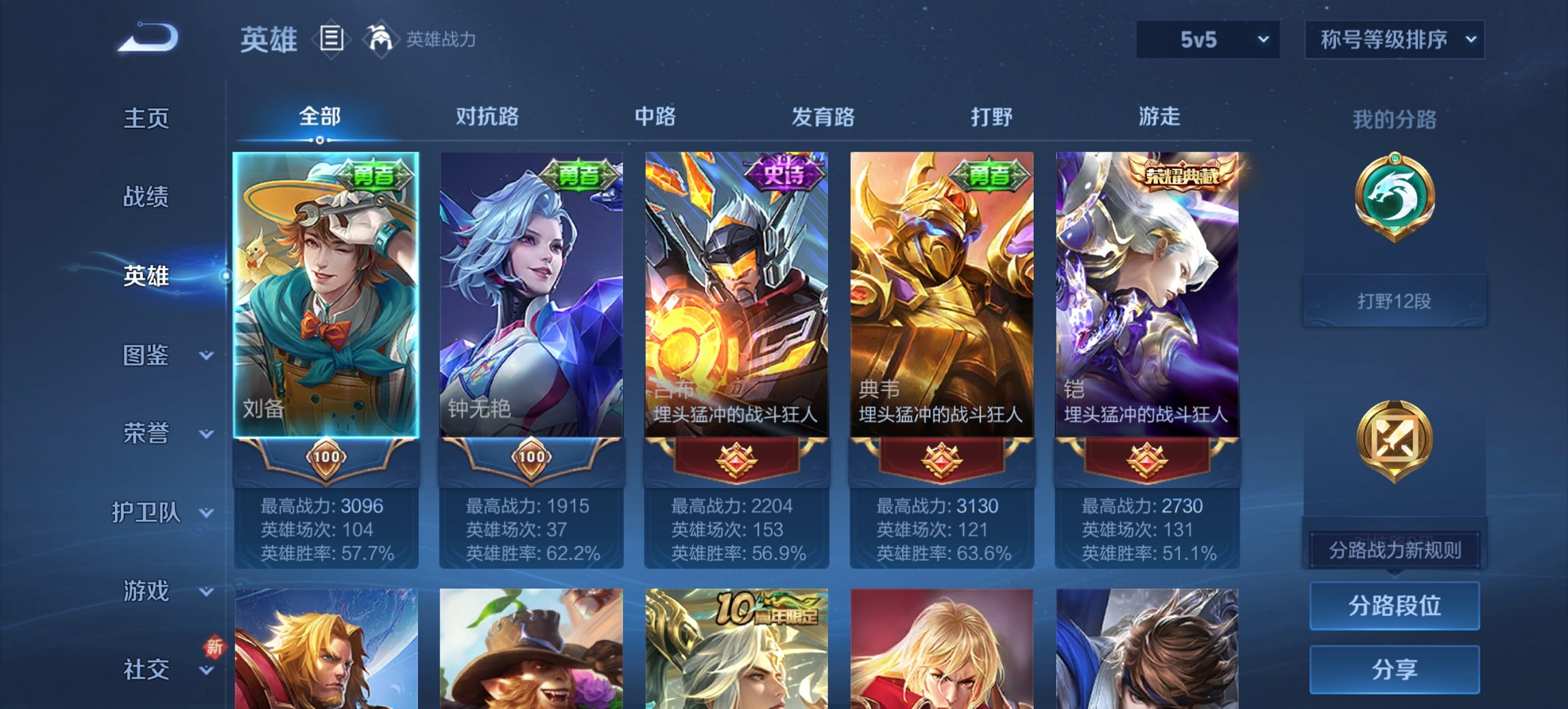This screenshot has width=1568, height=709.
Task: Switch to the 打野 tab
Action: (x=991, y=117)
